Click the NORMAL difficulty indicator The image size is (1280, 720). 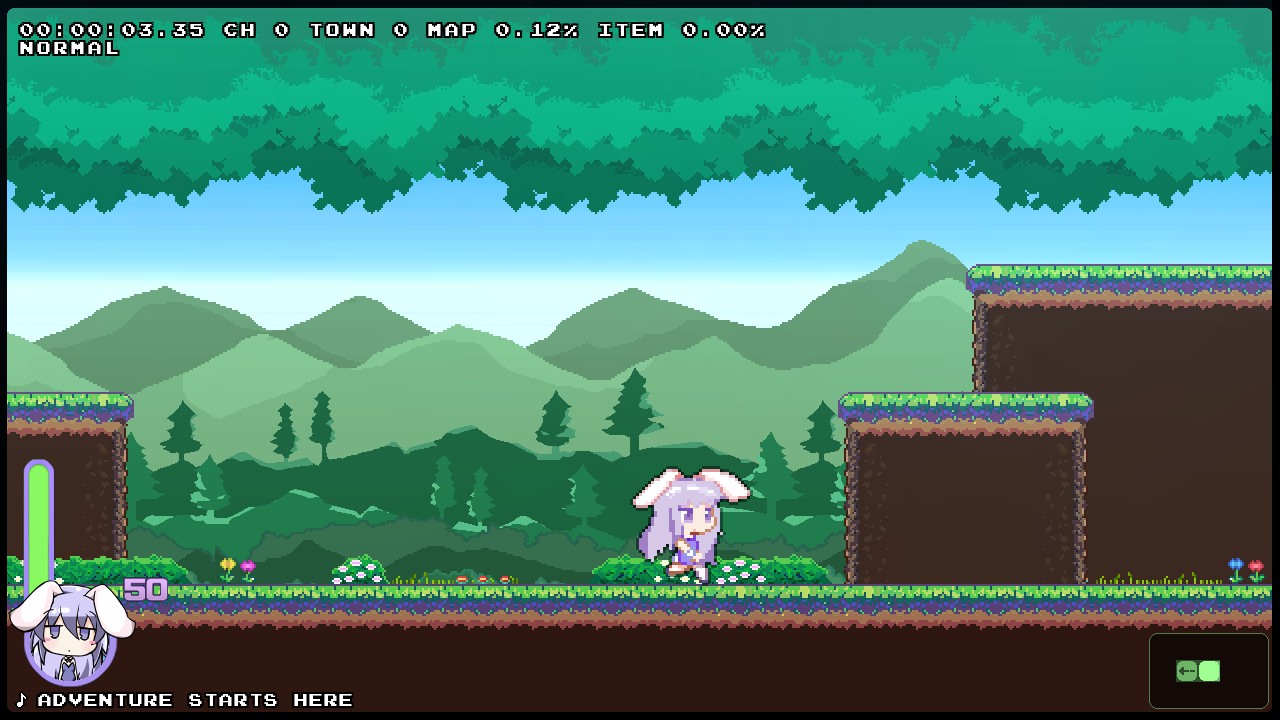[69, 48]
